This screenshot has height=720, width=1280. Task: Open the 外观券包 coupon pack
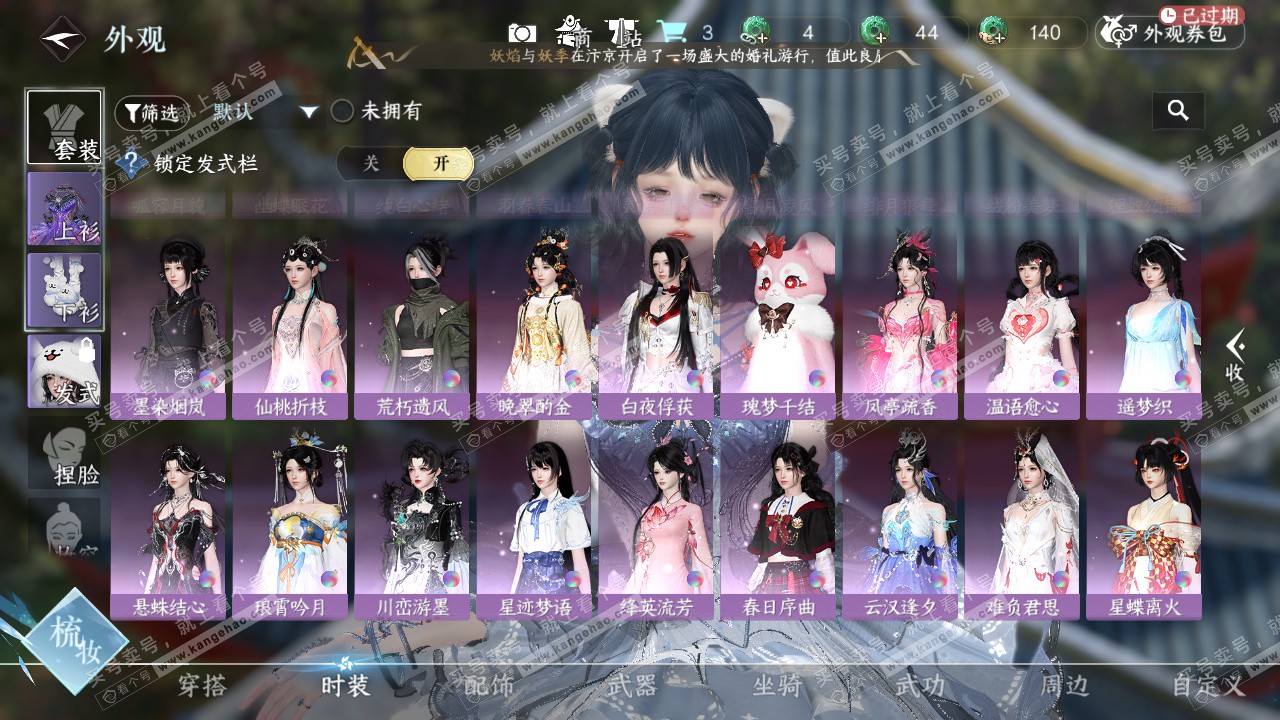1170,34
